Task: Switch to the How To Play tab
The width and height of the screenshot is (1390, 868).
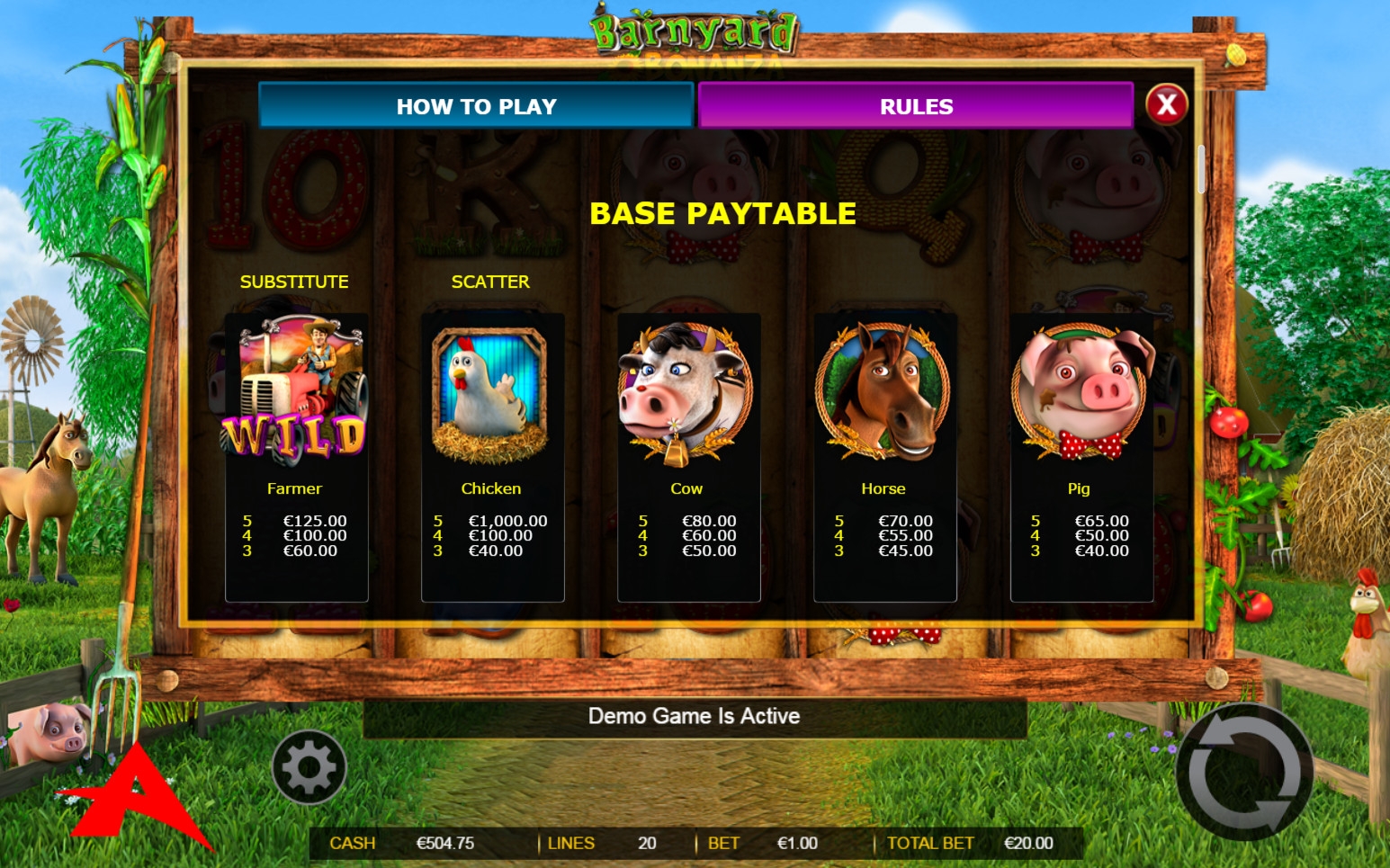Action: click(x=476, y=106)
